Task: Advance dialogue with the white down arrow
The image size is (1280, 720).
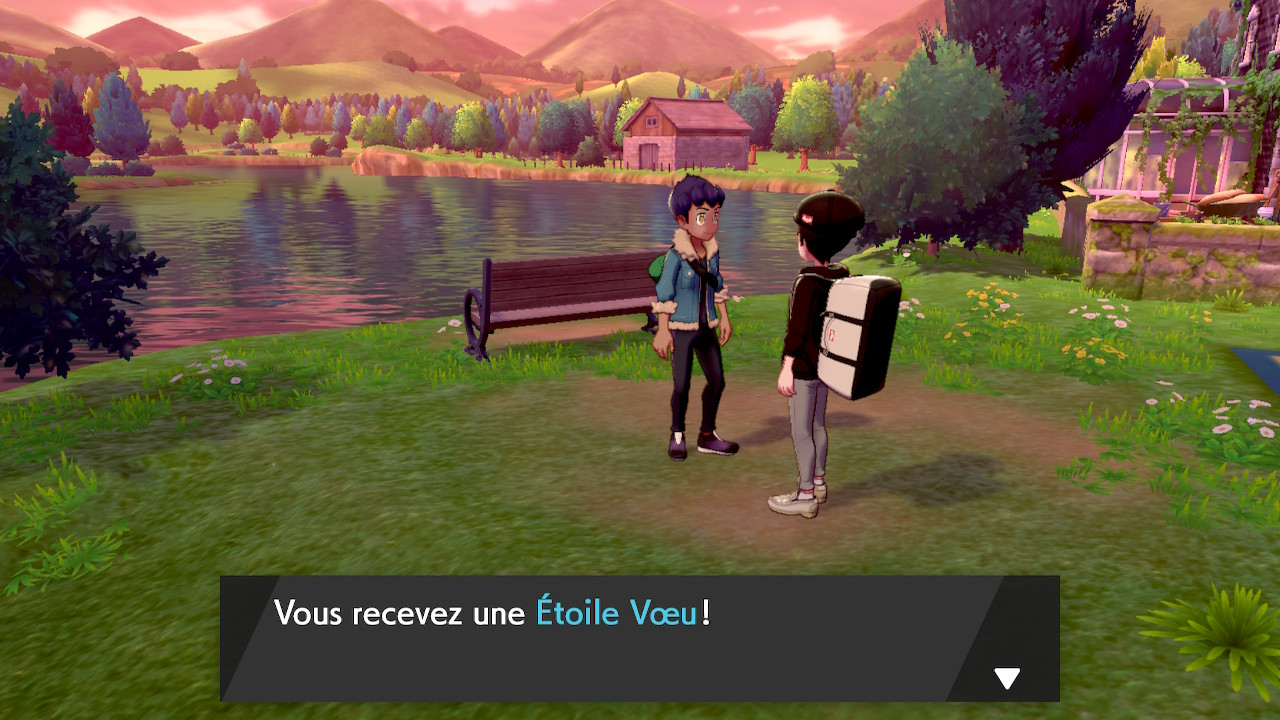Action: pos(1007,679)
